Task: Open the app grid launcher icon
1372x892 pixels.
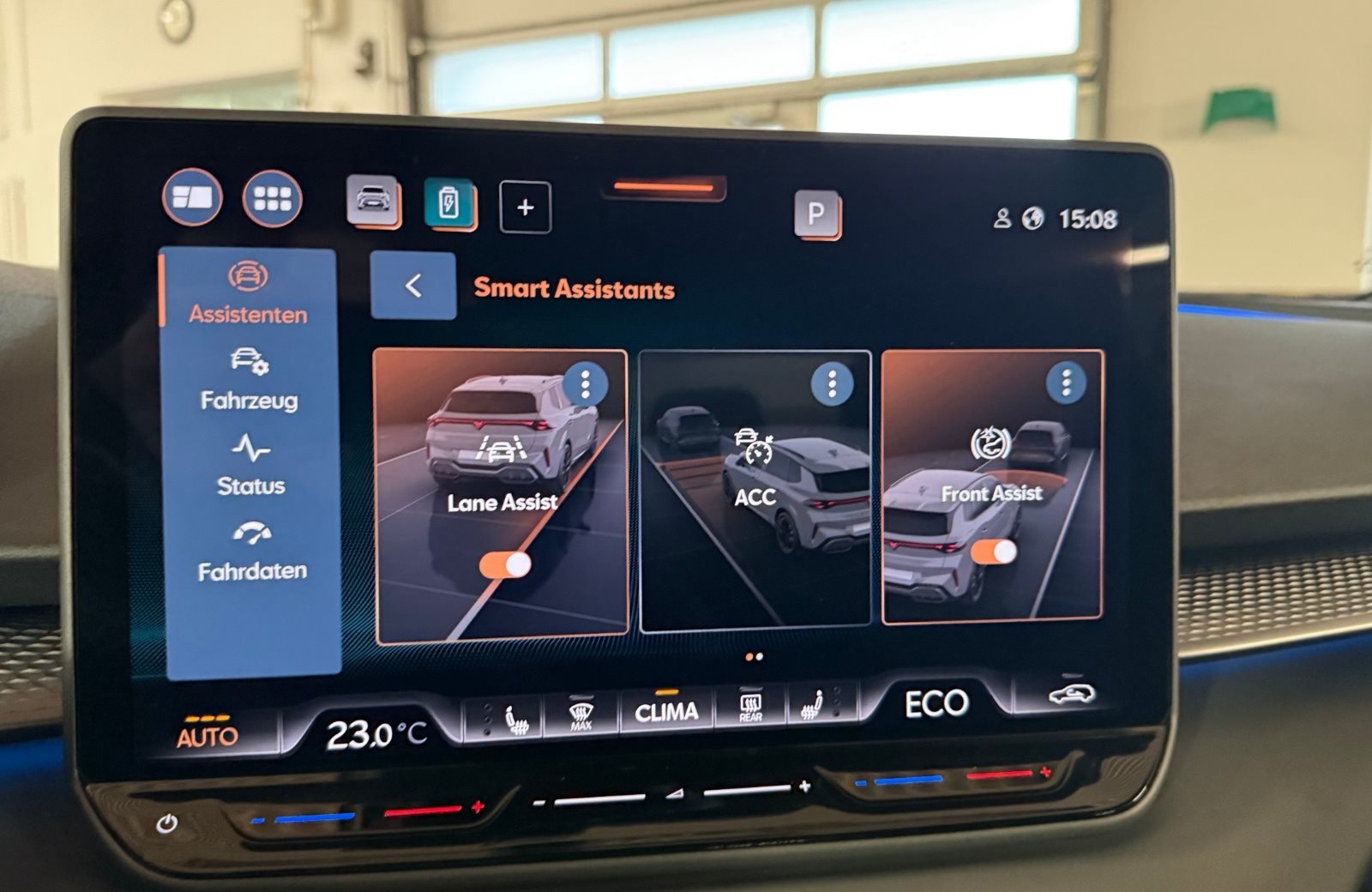Action: click(272, 200)
